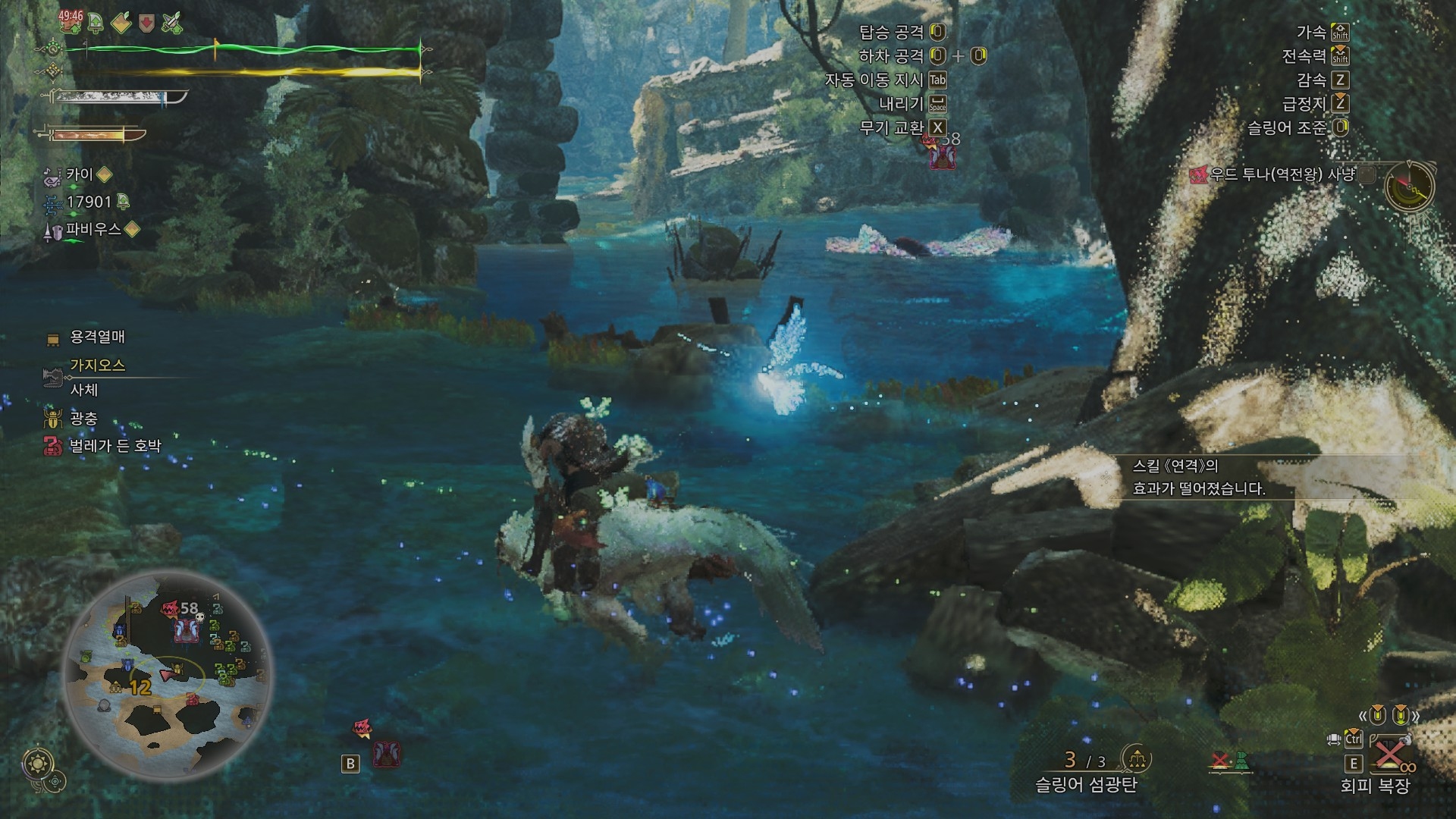The image size is (1456, 819).
Task: Select party member 파비우스
Action: pyautogui.click(x=93, y=230)
